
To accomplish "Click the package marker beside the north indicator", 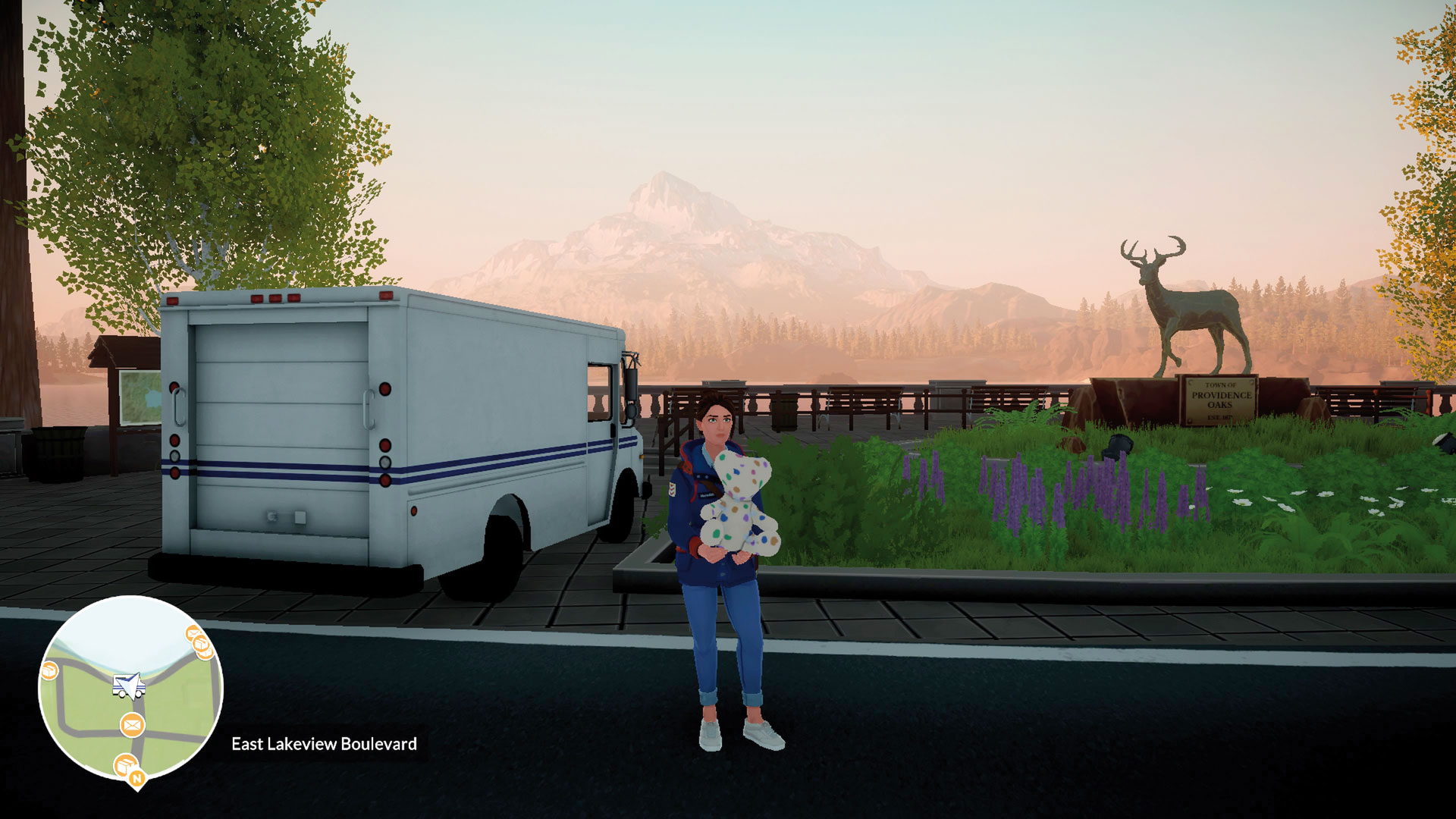I will (x=123, y=764).
